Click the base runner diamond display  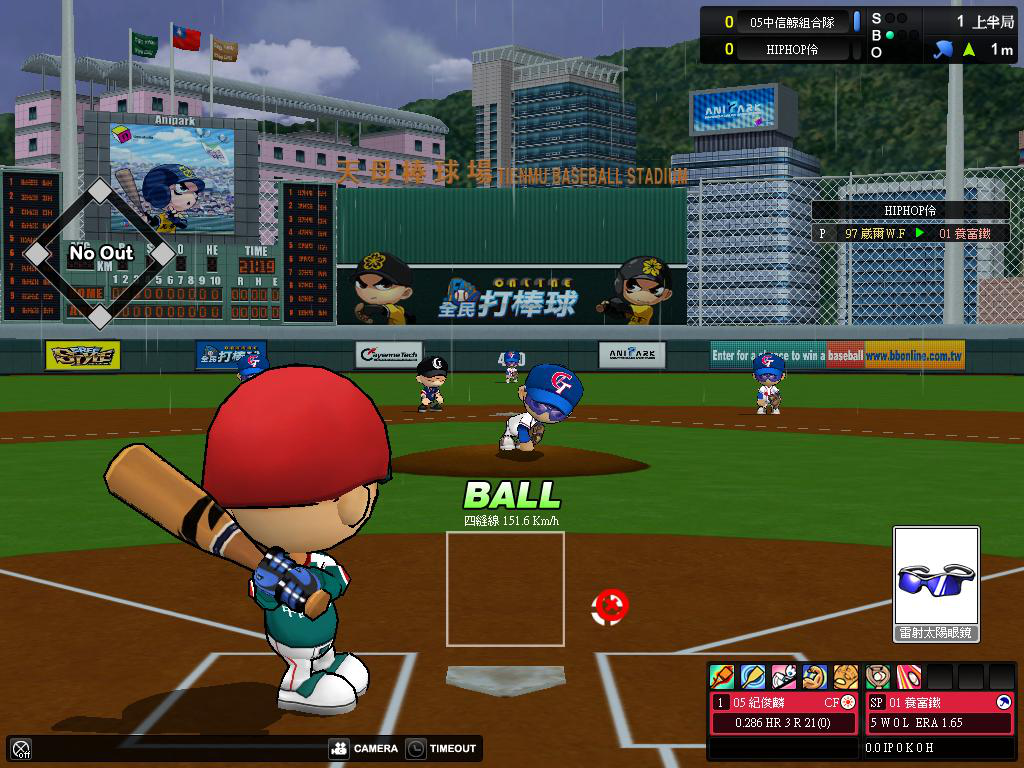pyautogui.click(x=99, y=254)
